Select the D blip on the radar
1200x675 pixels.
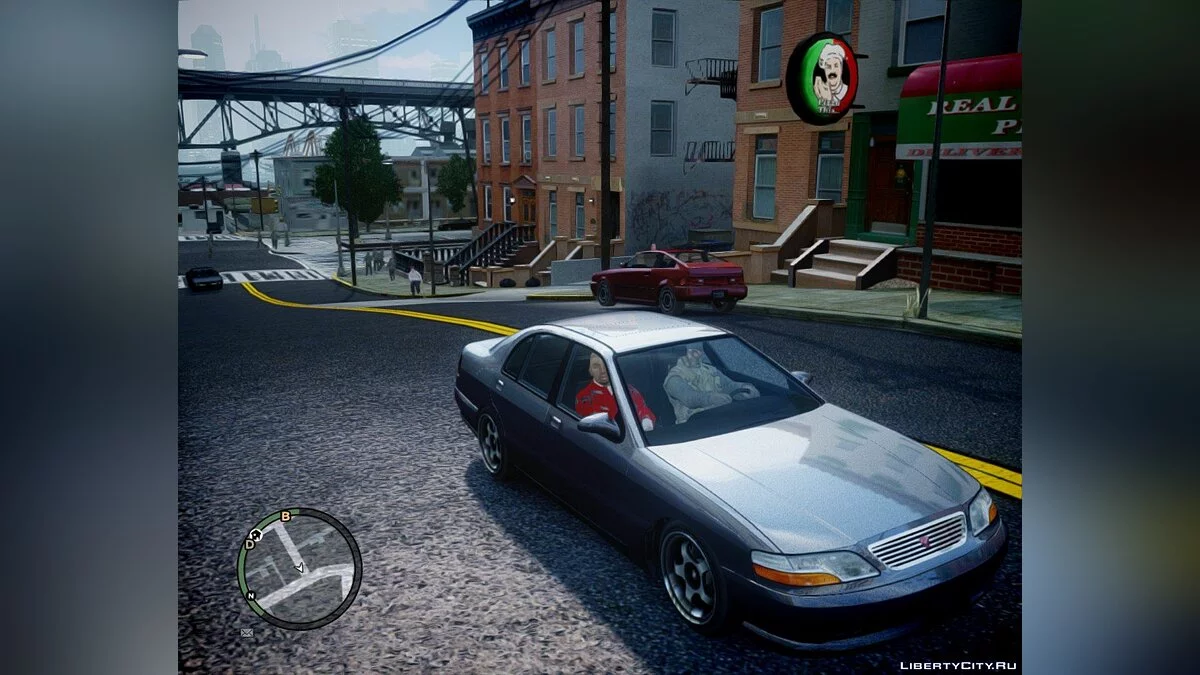click(250, 545)
